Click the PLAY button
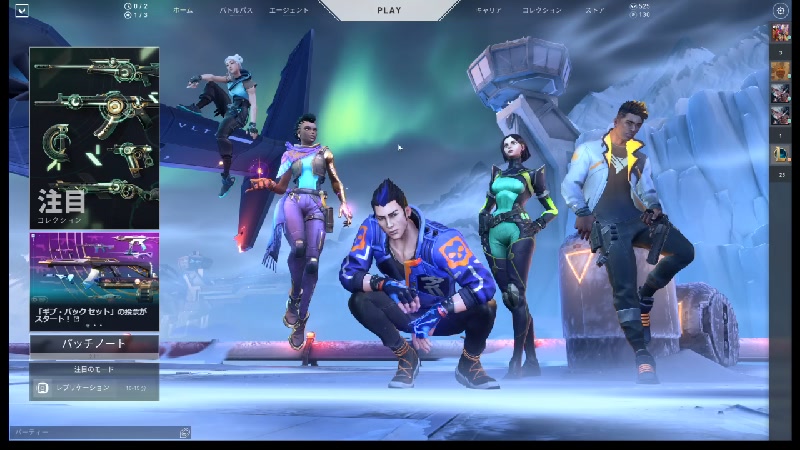Screen dimensions: 800x450 389,11
